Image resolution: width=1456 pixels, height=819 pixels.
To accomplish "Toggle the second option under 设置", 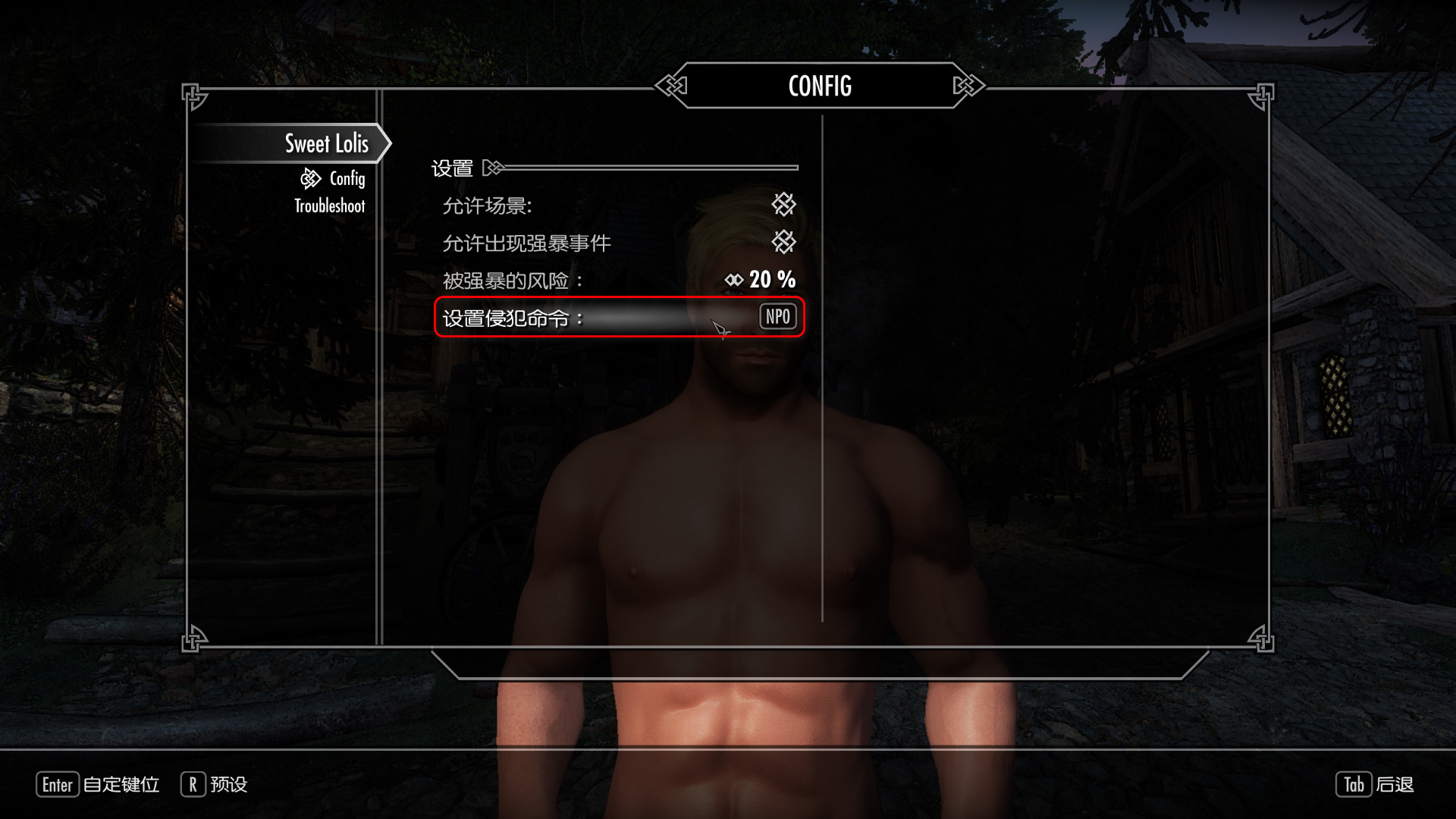I will point(783,243).
